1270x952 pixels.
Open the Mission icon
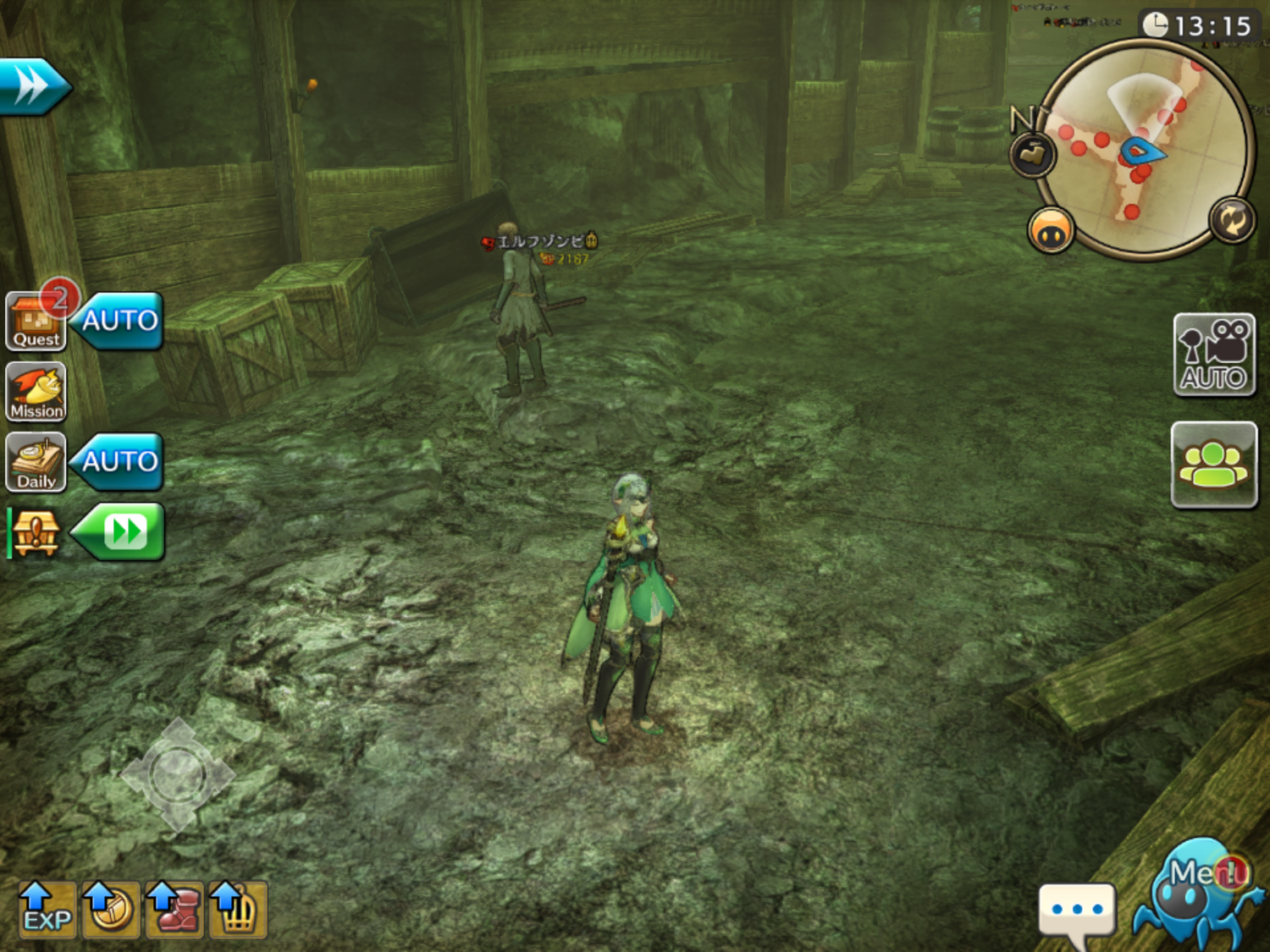[36, 392]
